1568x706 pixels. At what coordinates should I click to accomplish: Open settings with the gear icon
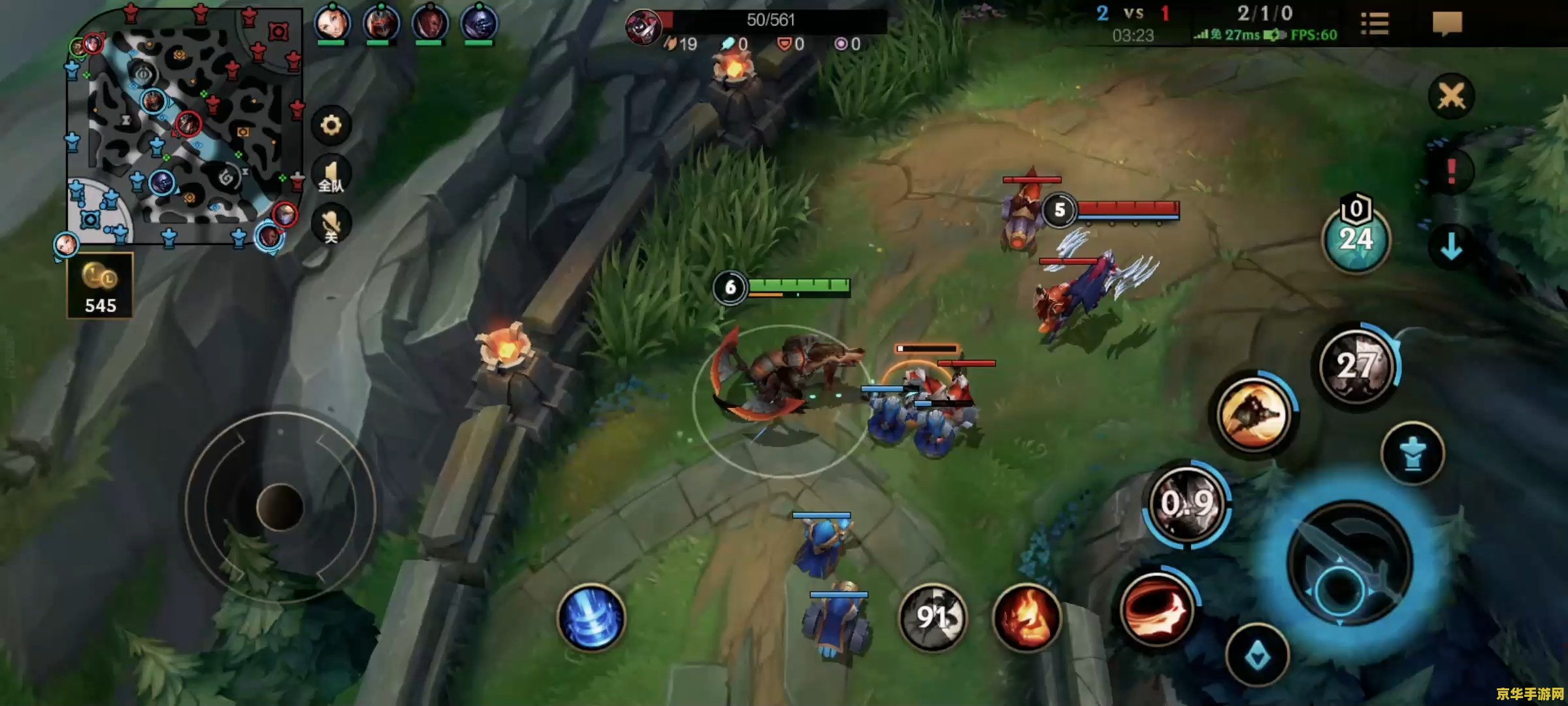coord(331,125)
